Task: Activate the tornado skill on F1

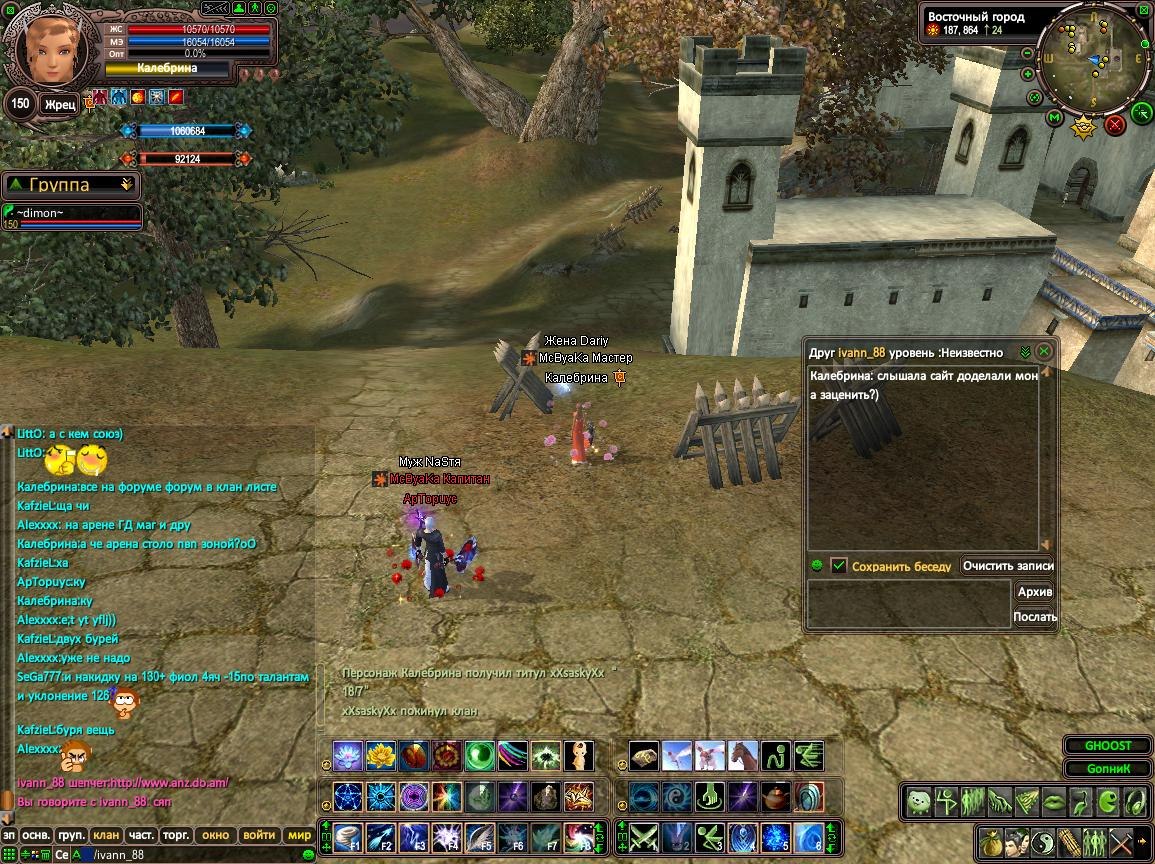Action: pos(347,835)
